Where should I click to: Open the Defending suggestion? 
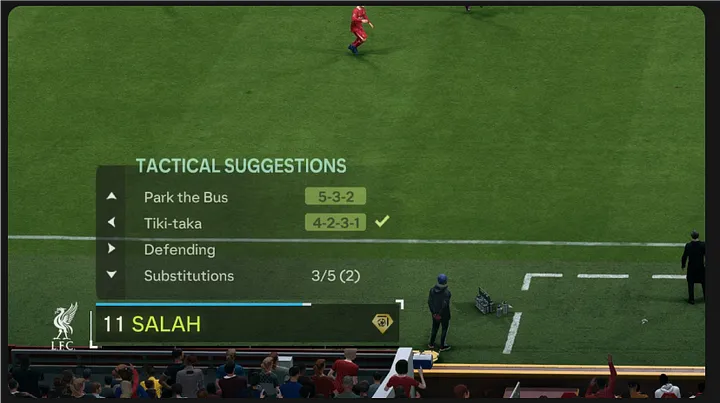pyautogui.click(x=179, y=249)
